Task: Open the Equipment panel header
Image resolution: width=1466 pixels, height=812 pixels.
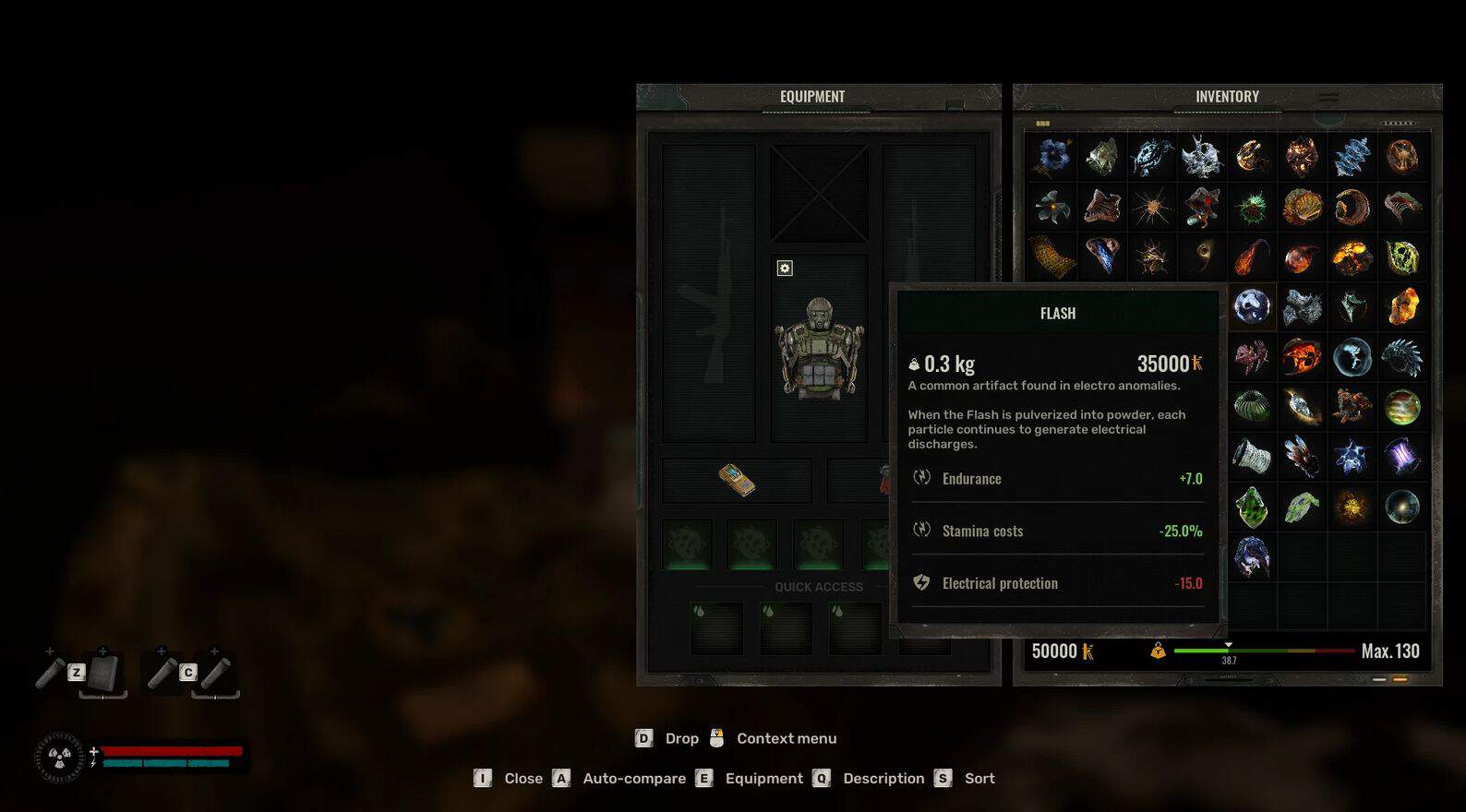Action: coord(811,97)
